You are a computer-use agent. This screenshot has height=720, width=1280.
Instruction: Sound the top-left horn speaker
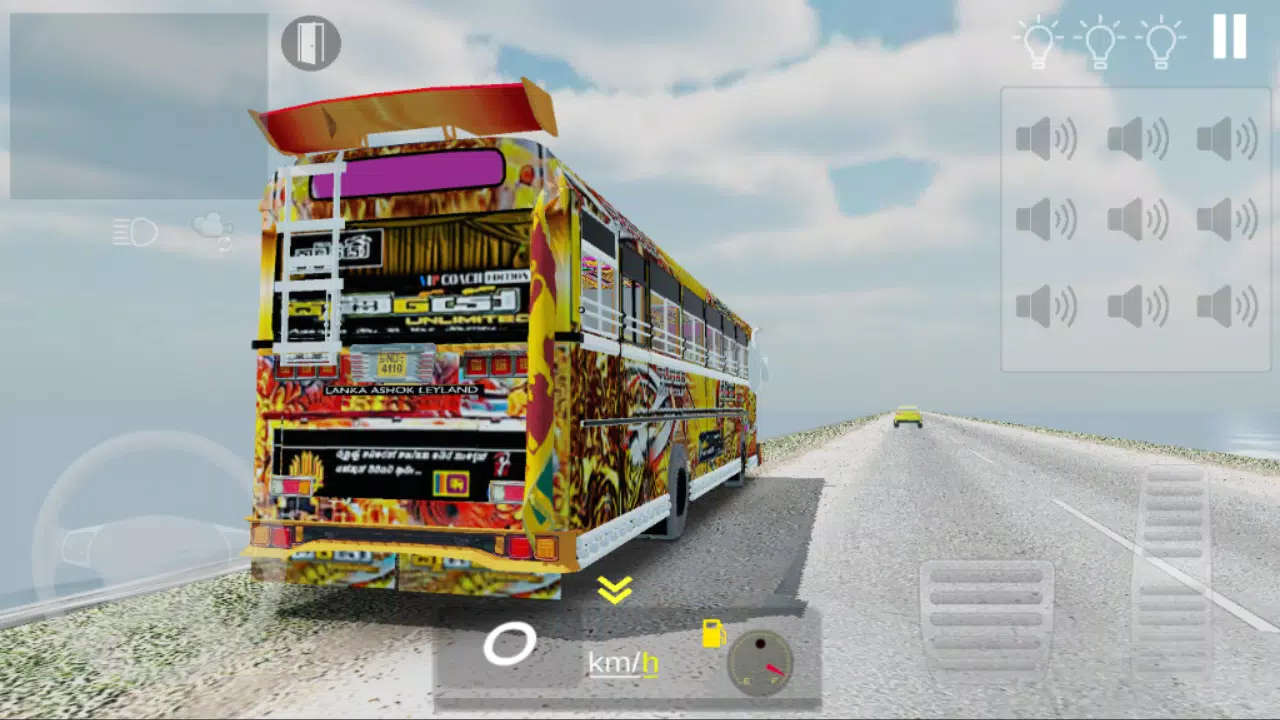1045,140
